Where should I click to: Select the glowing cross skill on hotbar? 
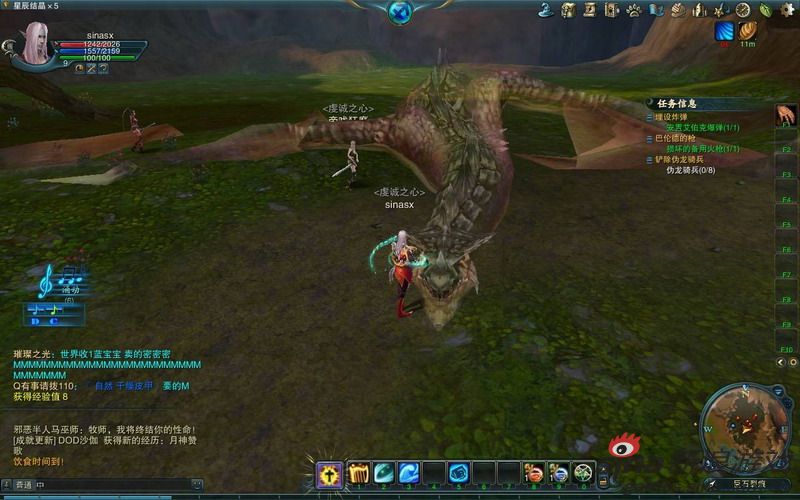(x=330, y=474)
